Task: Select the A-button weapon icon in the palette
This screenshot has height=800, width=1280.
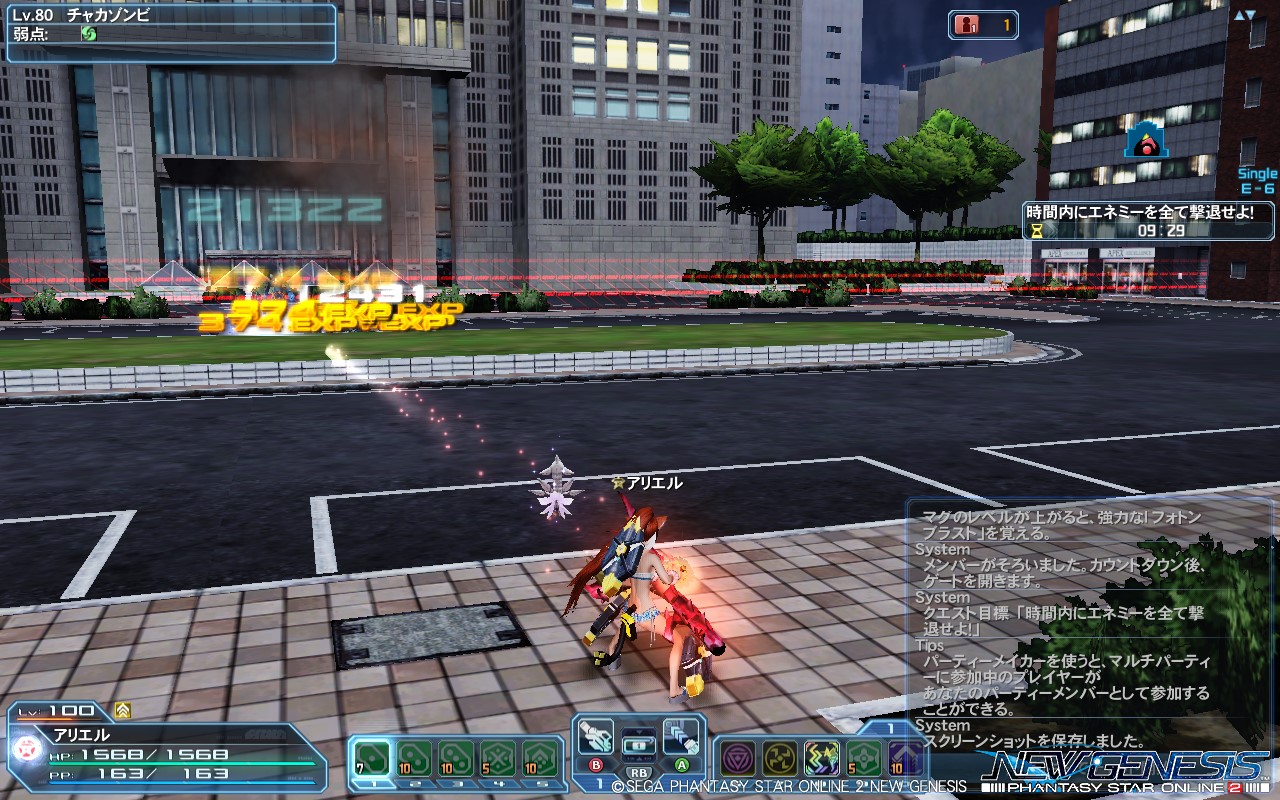Action: coord(682,740)
